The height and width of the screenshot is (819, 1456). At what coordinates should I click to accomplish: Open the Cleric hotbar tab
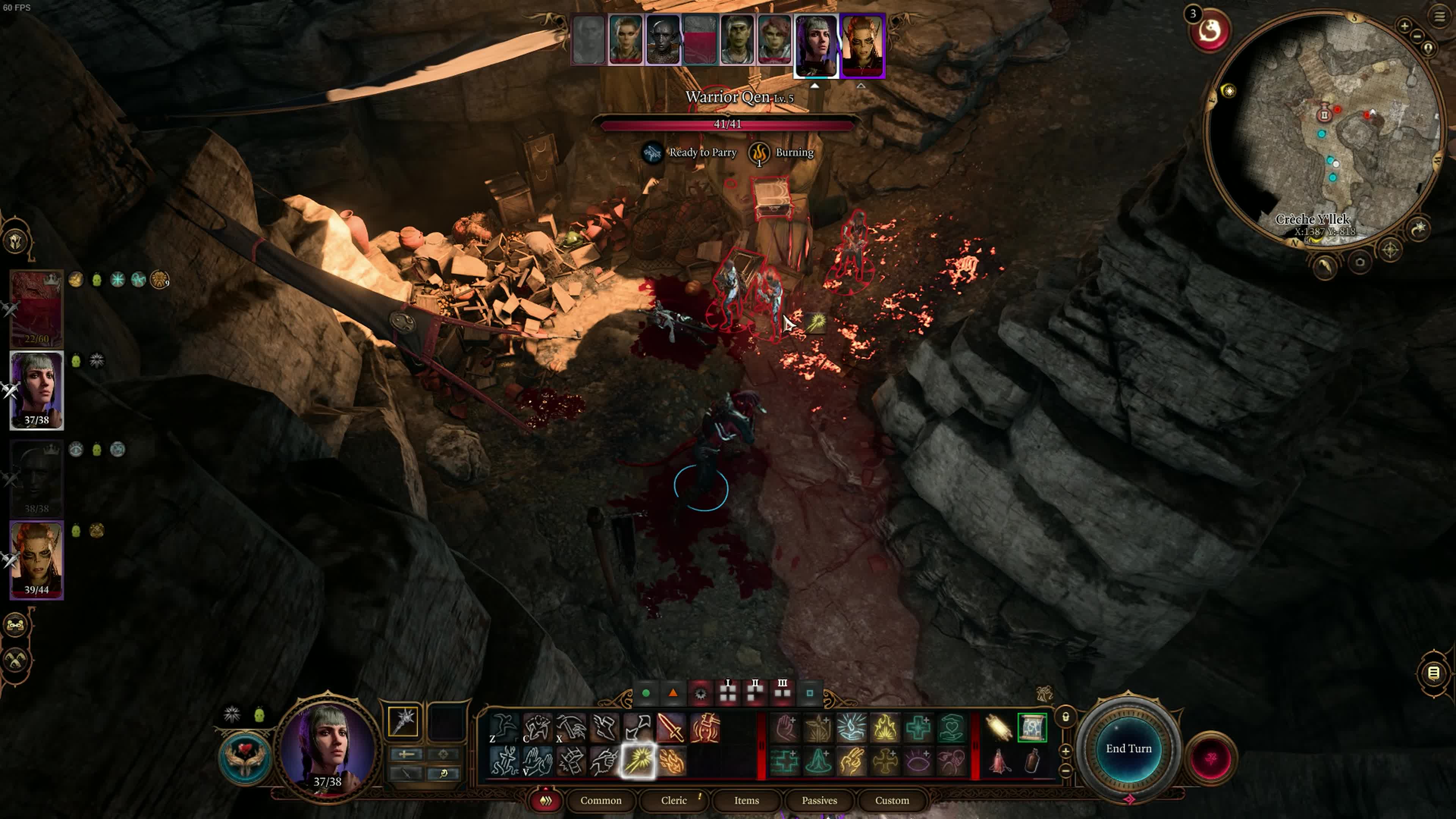pyautogui.click(x=674, y=800)
